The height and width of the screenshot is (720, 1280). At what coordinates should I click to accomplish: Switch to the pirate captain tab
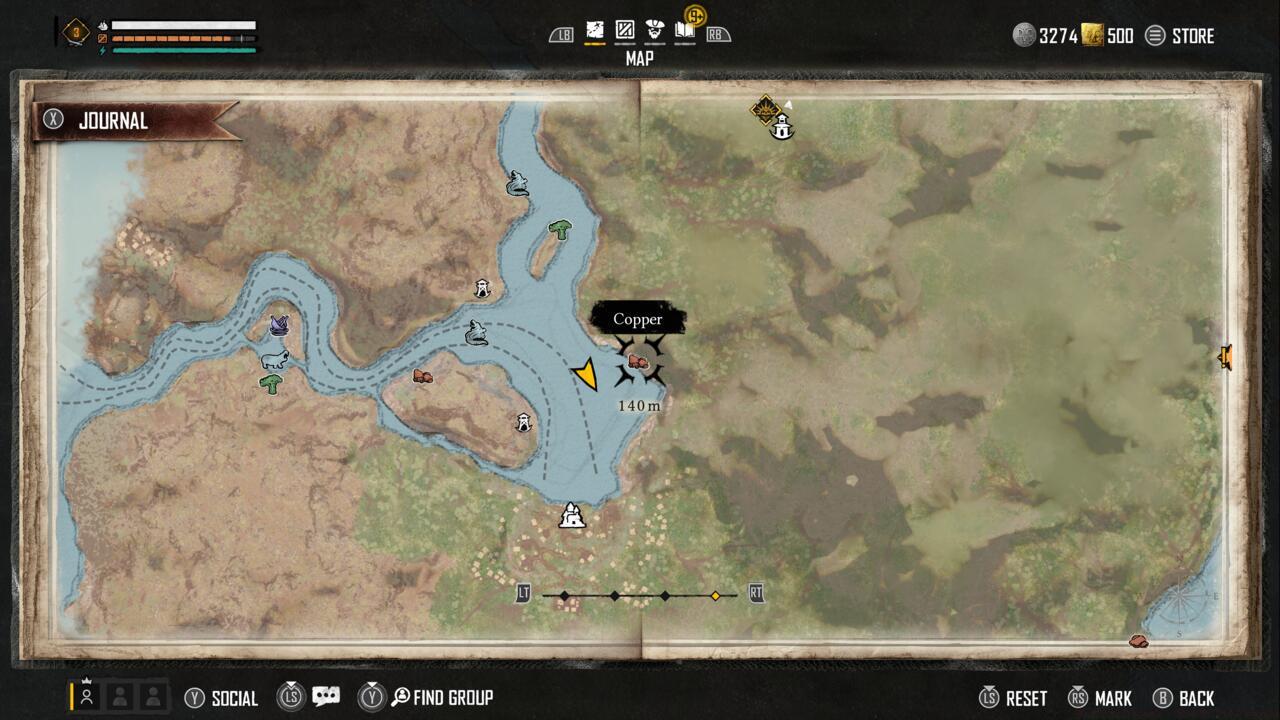tap(655, 31)
